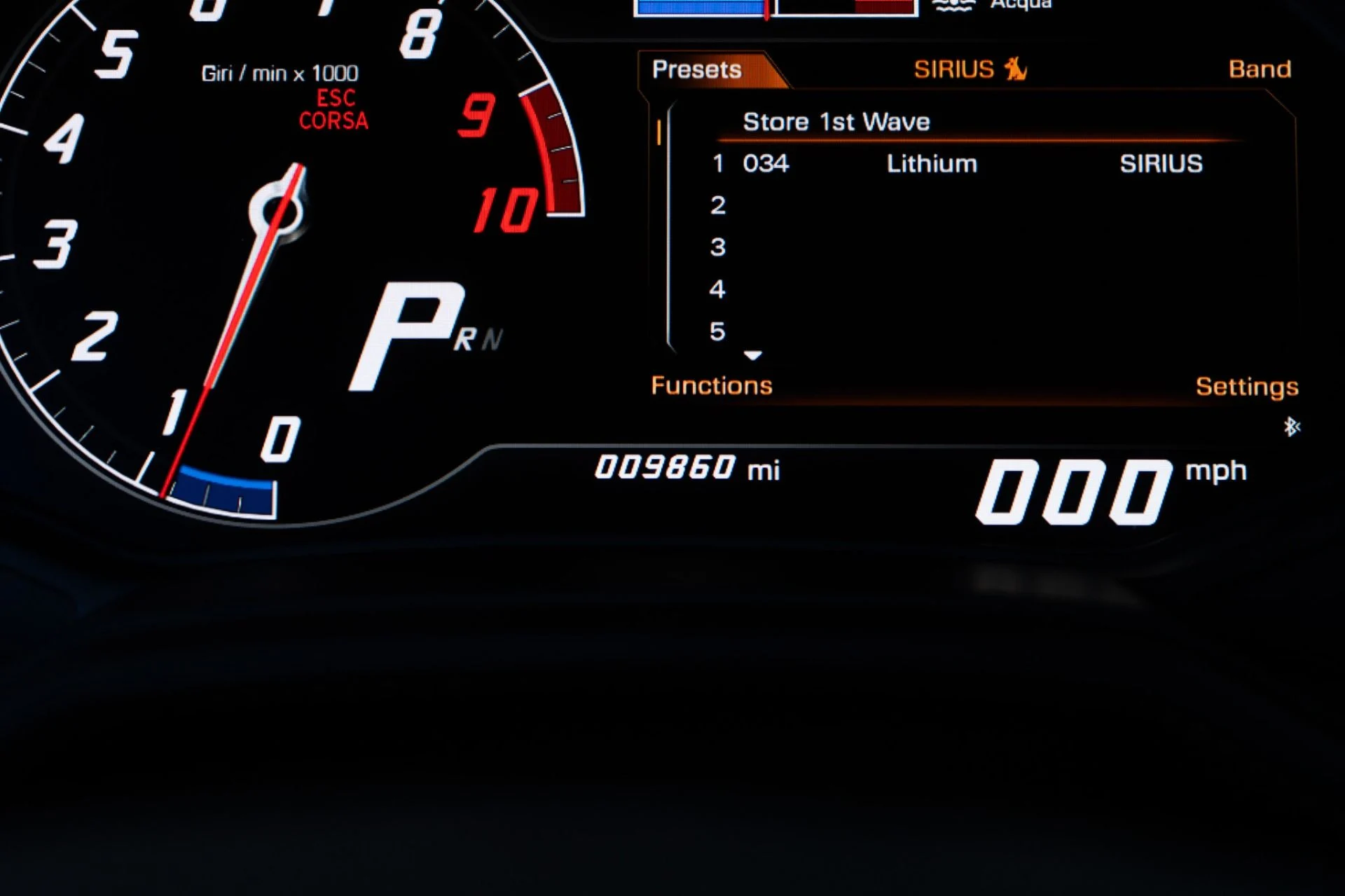
Task: Open the Settings menu
Action: (1248, 386)
